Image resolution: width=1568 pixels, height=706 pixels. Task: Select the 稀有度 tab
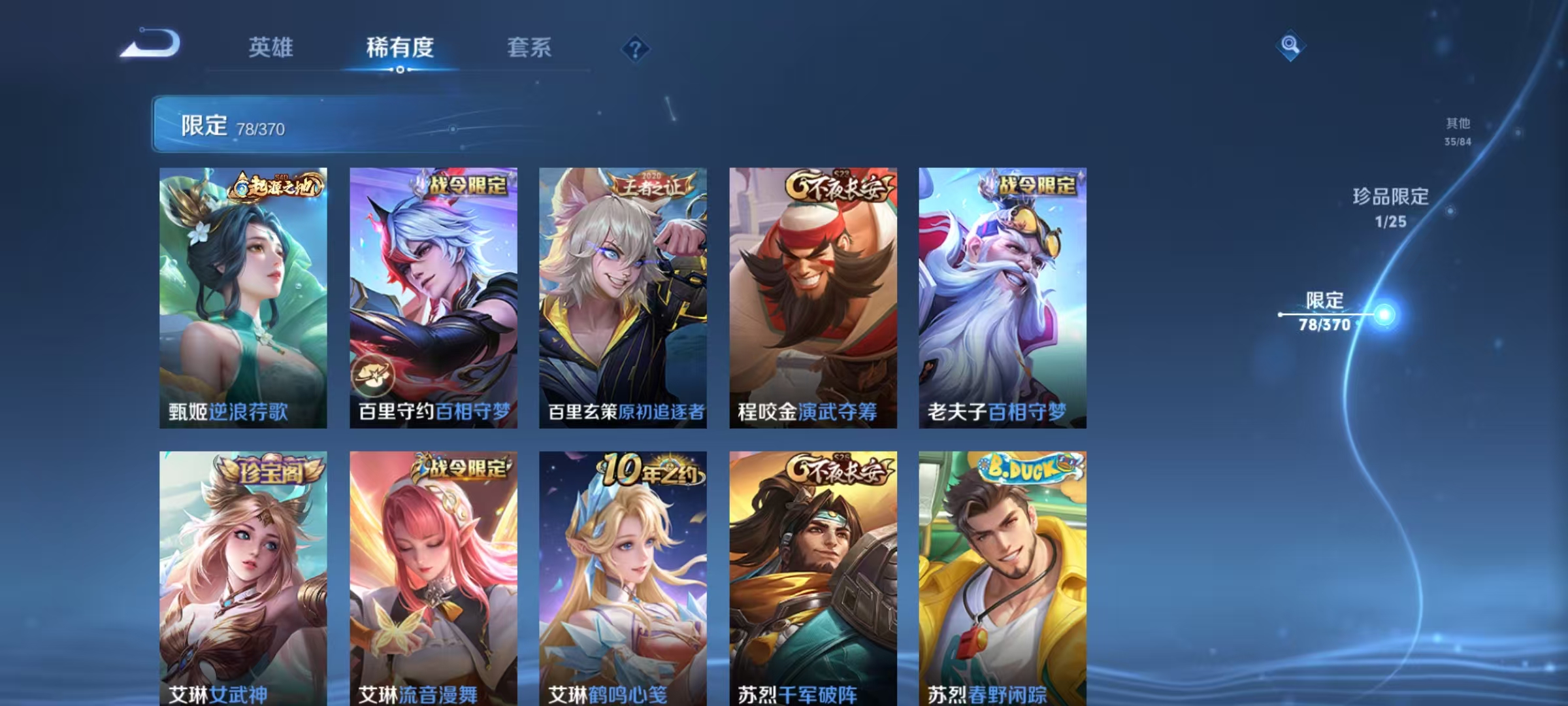(x=400, y=48)
